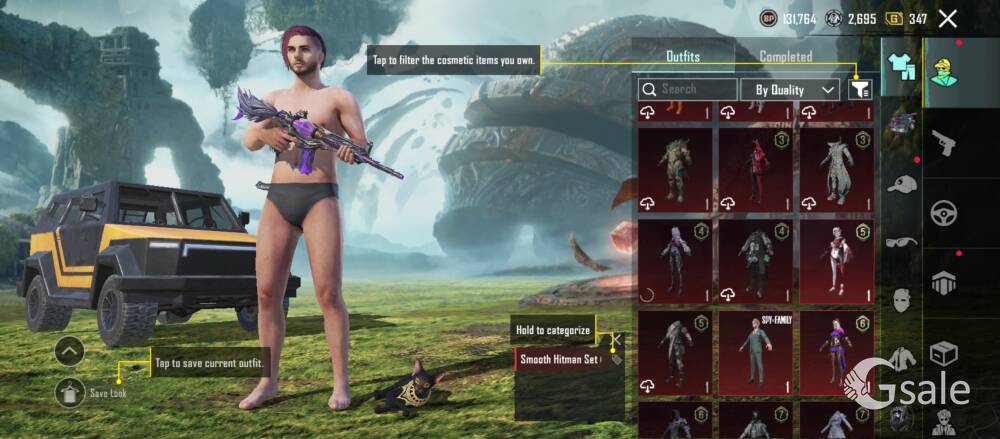Open the steering wheel vehicle category
Image resolution: width=1000 pixels, height=439 pixels.
pos(944,212)
